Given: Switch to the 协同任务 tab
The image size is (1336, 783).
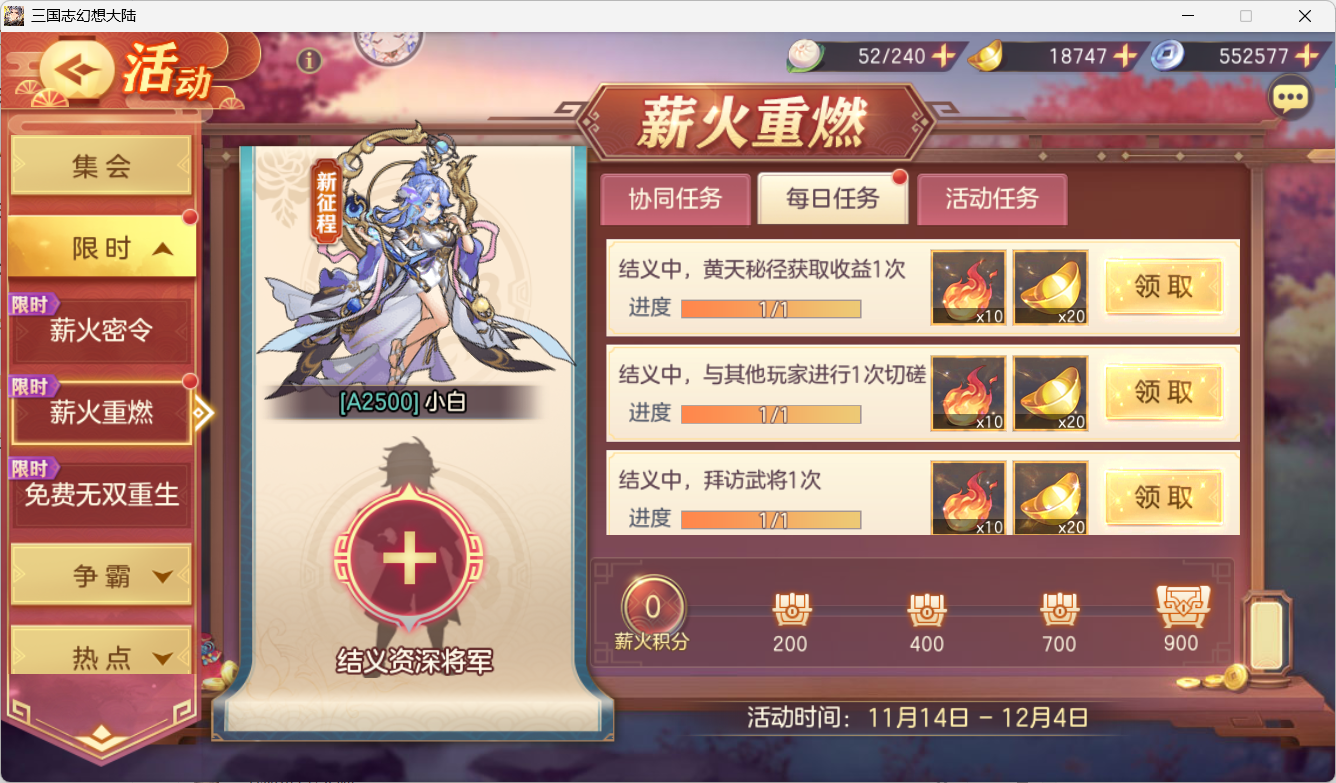Looking at the screenshot, I should point(675,199).
